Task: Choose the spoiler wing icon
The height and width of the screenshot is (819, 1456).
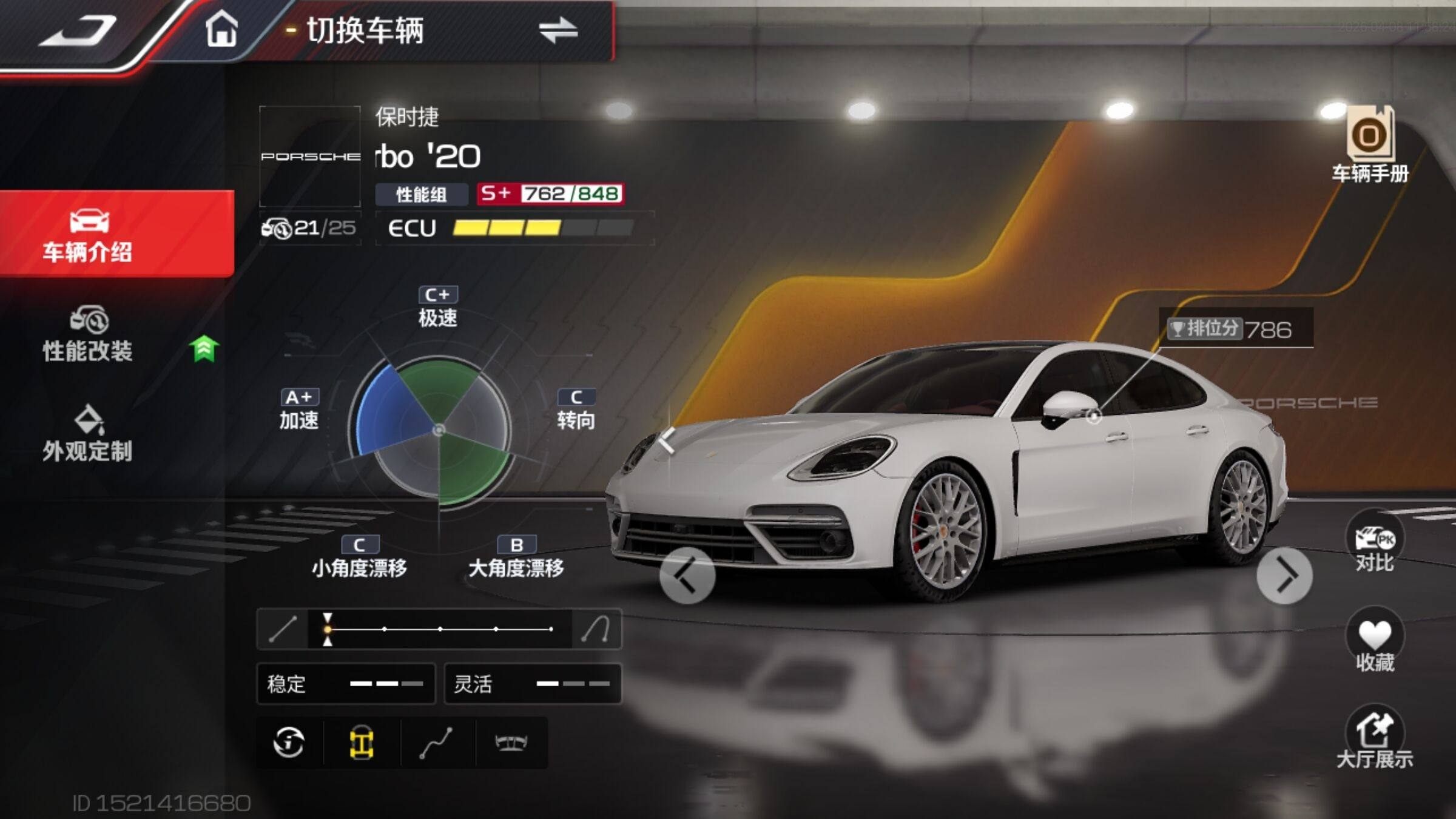Action: (x=511, y=743)
